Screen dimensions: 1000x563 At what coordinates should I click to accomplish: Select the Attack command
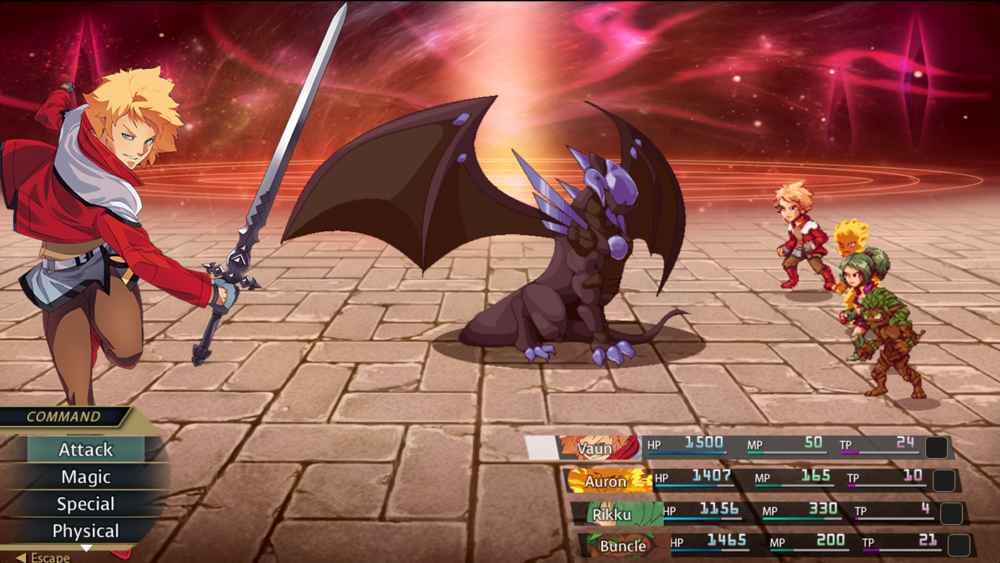point(86,450)
